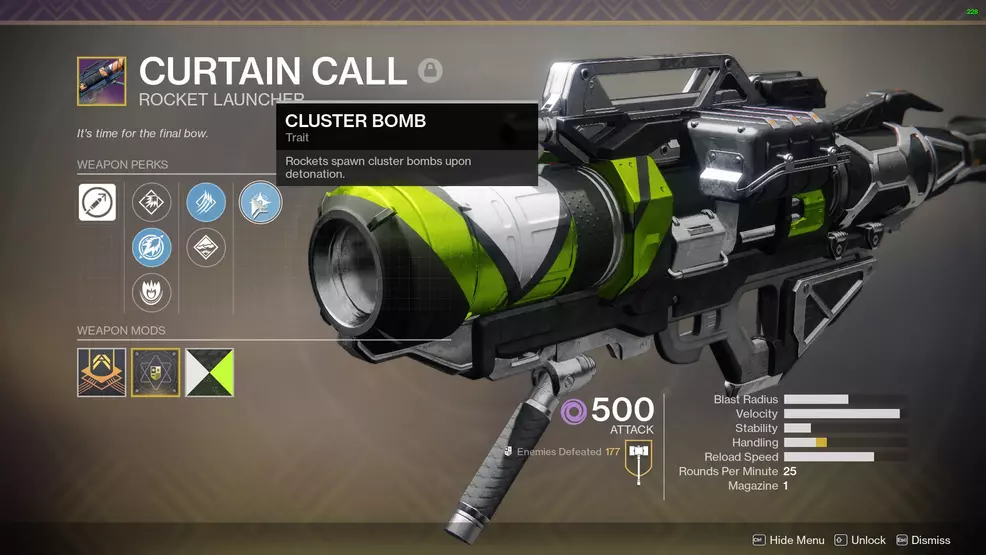This screenshot has height=555, width=986.
Task: Open the green and white shader slot
Action: coord(210,373)
